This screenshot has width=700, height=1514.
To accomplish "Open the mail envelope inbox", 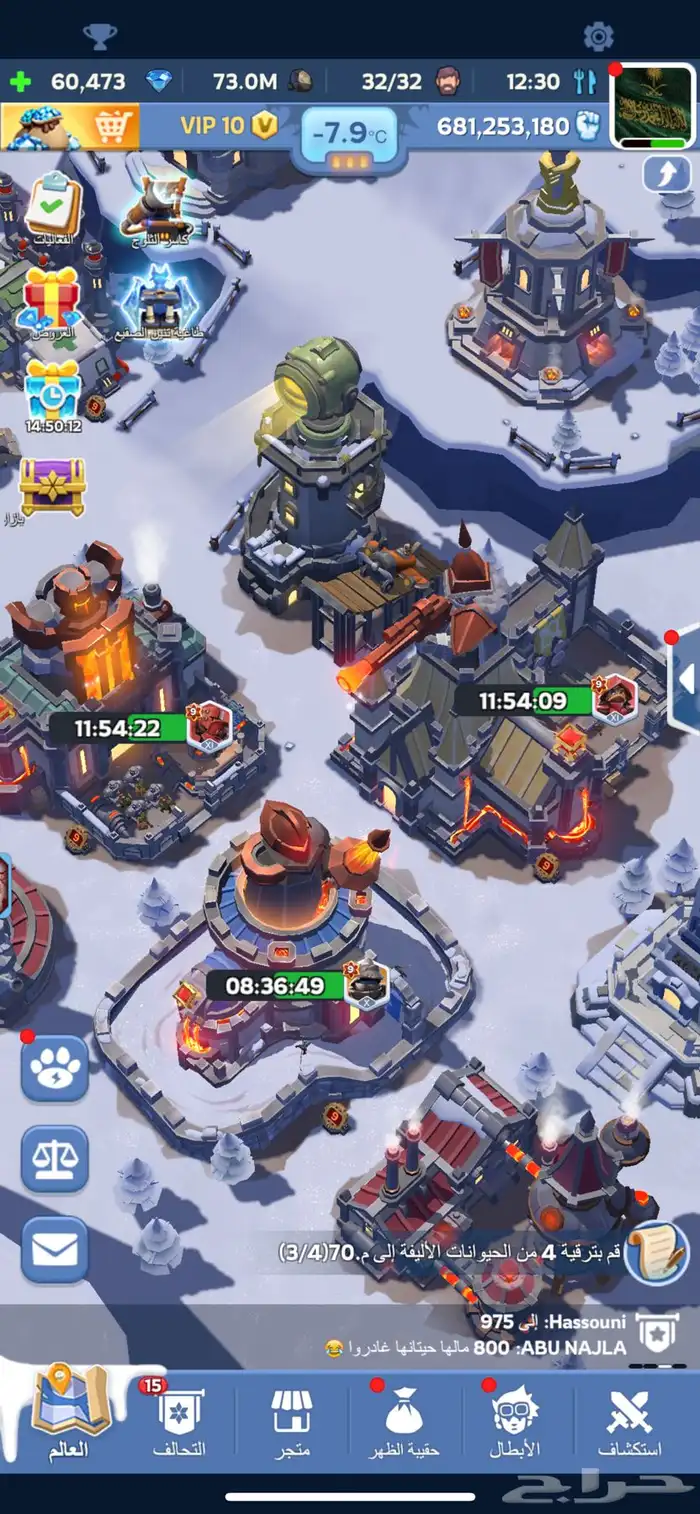I will [x=55, y=1249].
